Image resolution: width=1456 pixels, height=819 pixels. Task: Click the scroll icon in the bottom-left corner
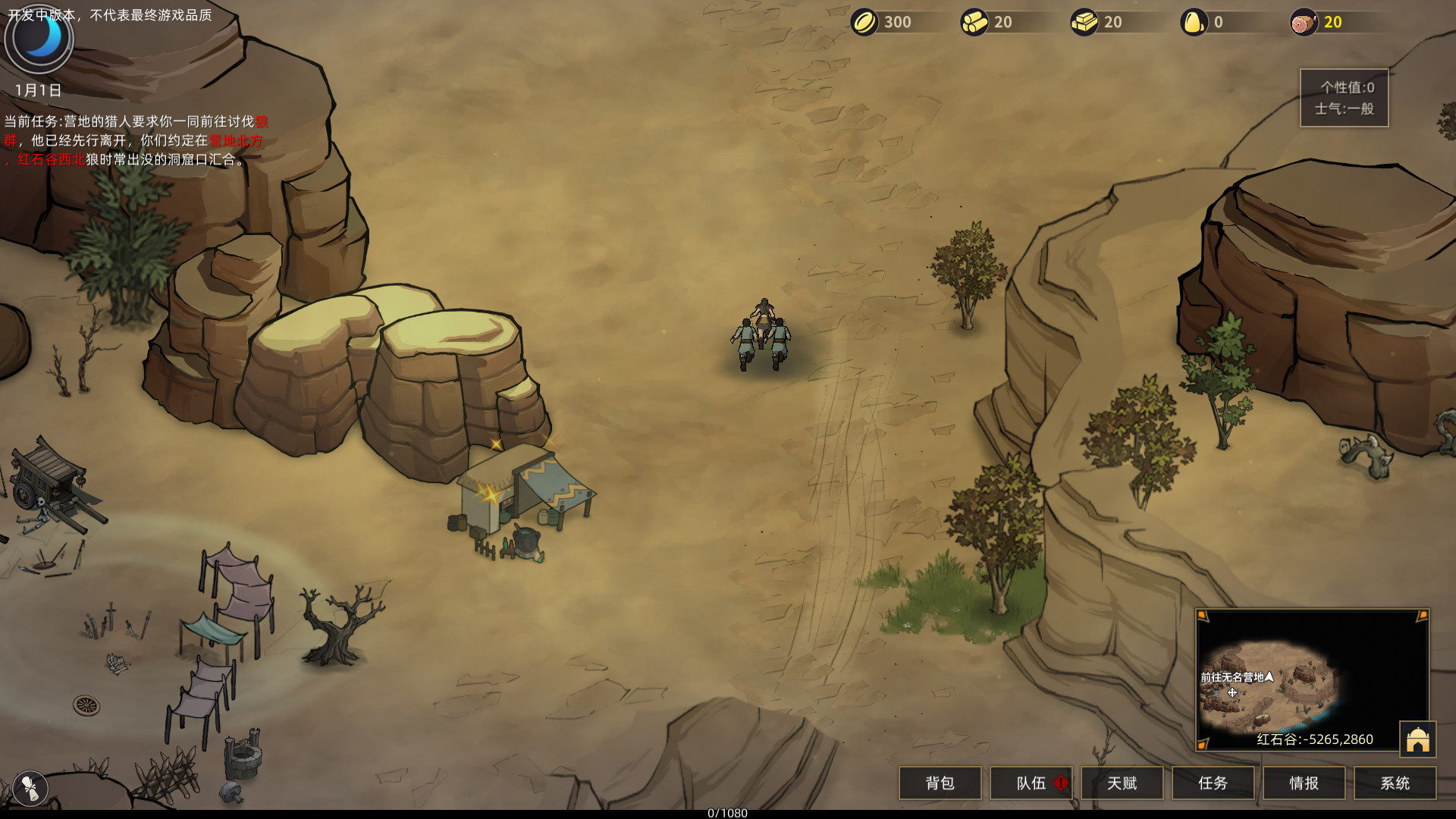29,787
